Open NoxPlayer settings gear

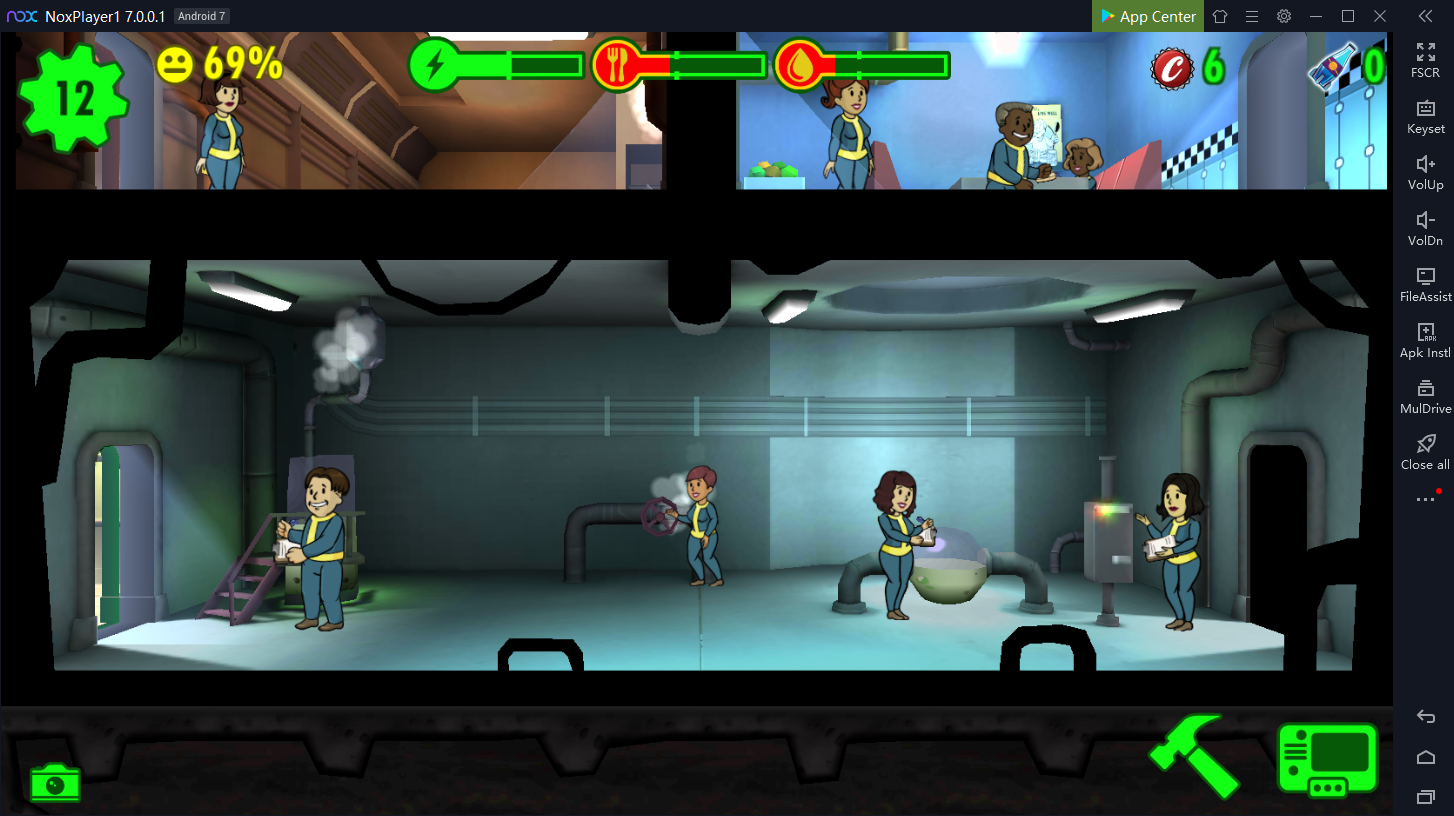tap(1284, 16)
